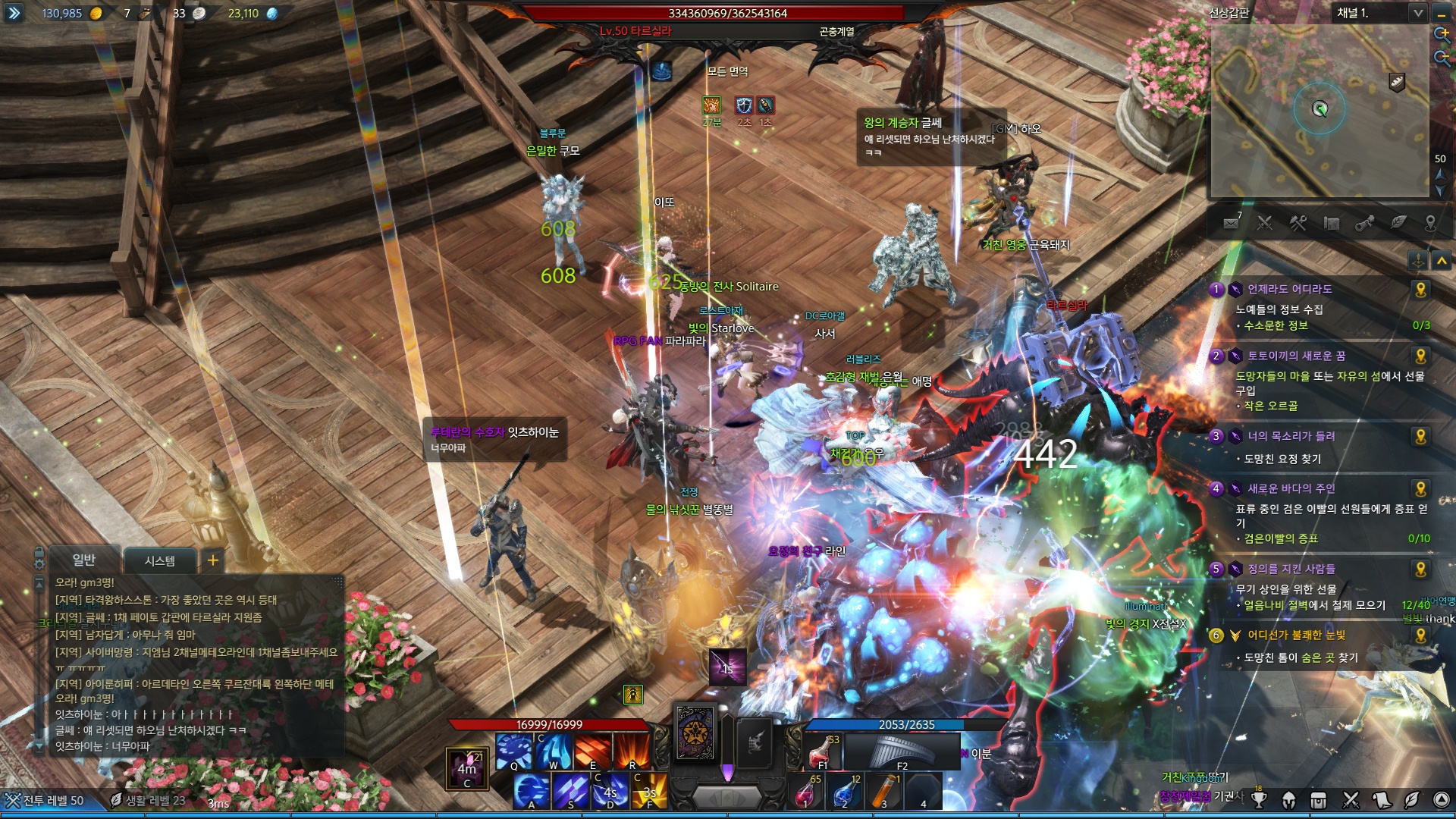Activate the fiery R skill icon

[632, 752]
